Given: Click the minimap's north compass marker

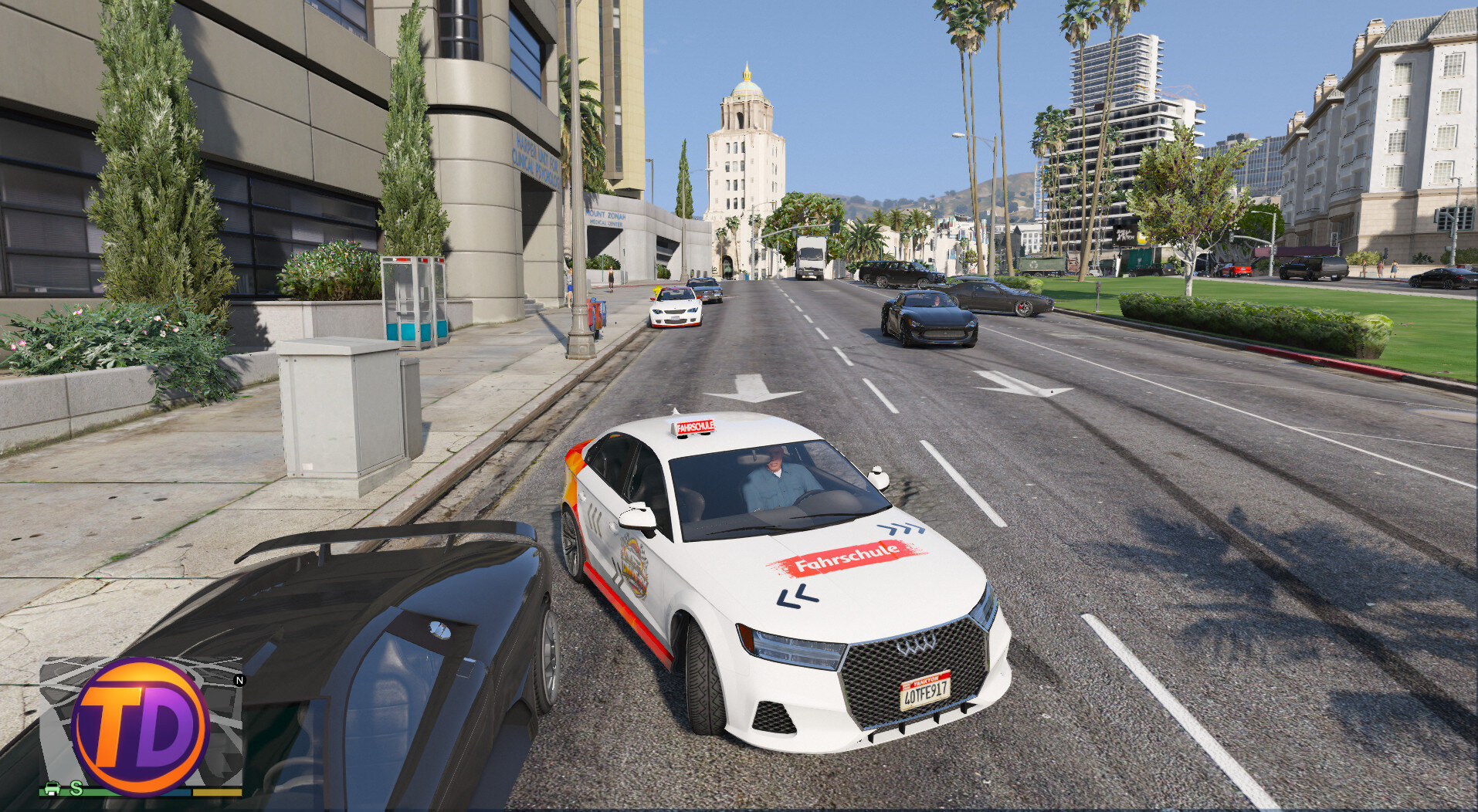Looking at the screenshot, I should pos(239,680).
